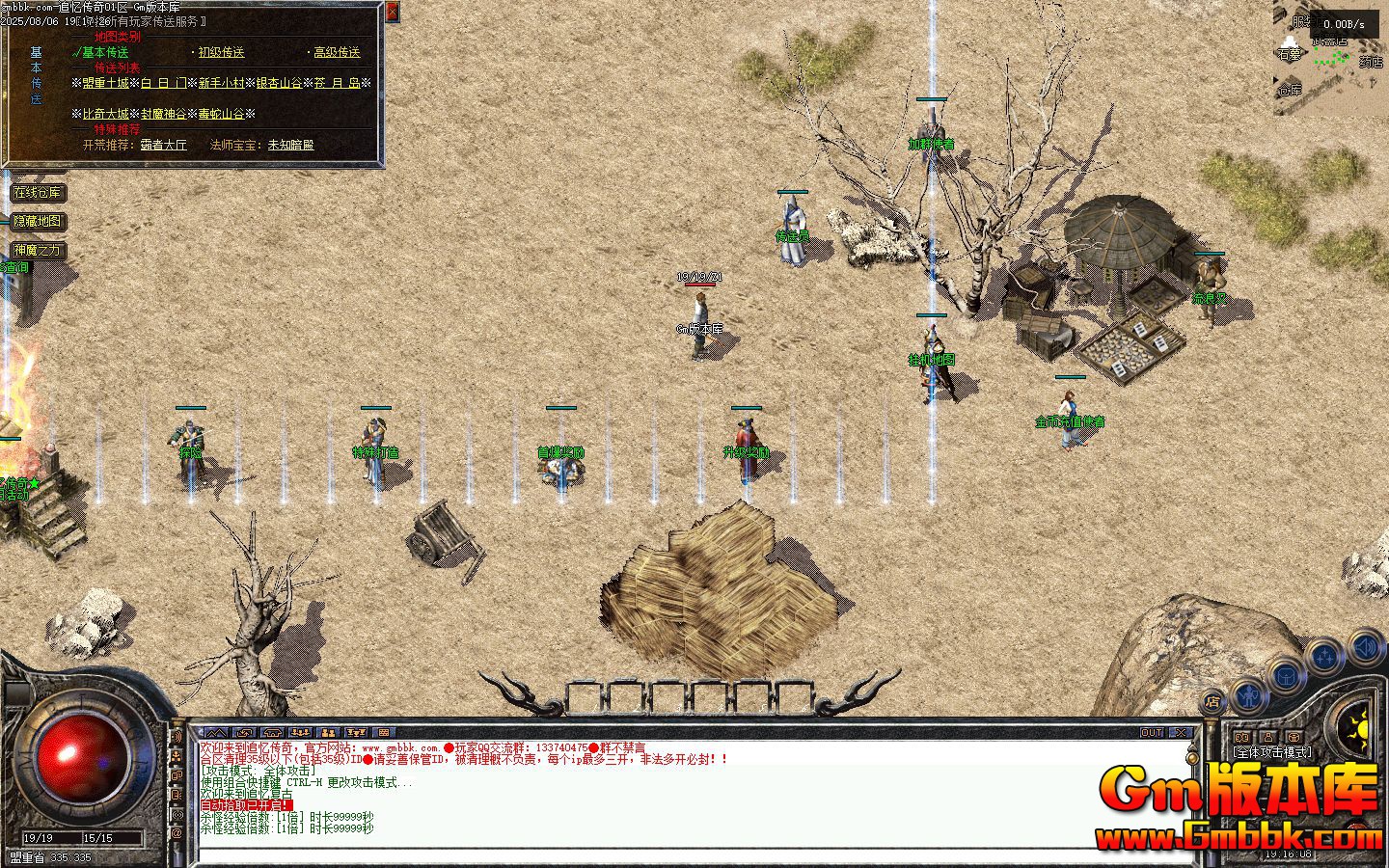Open the 神魔之力 menu button
The image size is (1389, 868).
click(38, 250)
